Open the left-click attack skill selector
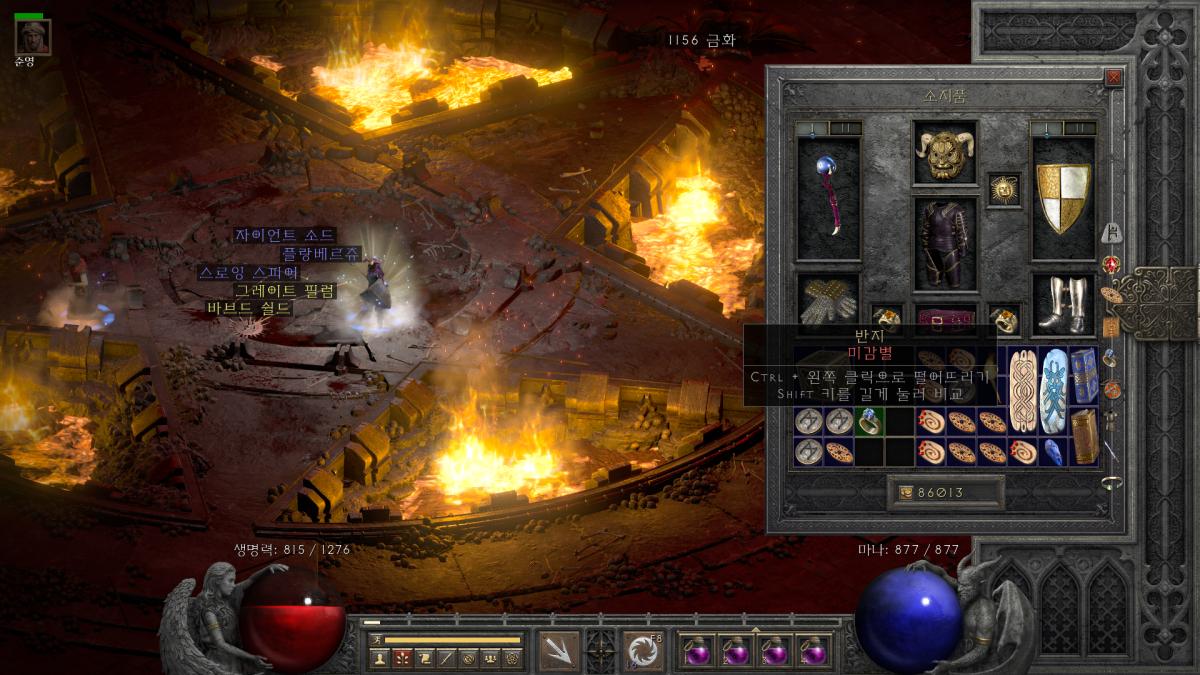 558,650
